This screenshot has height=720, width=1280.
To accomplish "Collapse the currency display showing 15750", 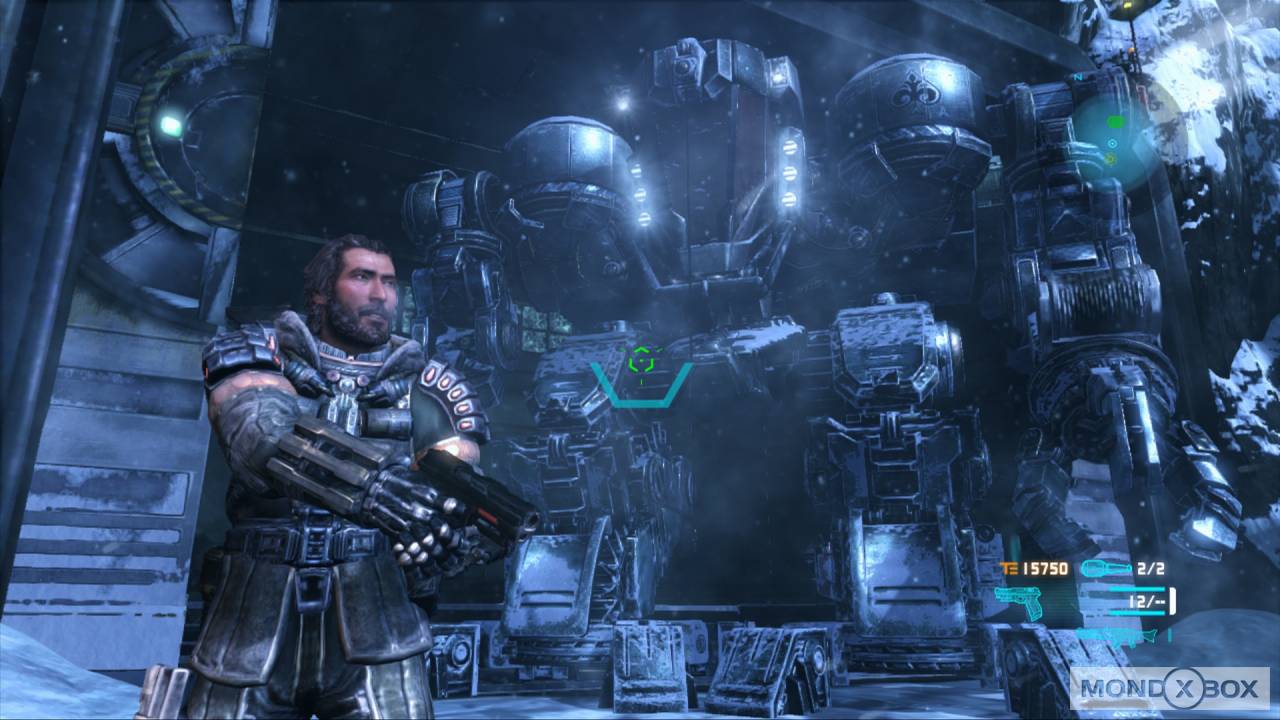I will point(1045,568).
